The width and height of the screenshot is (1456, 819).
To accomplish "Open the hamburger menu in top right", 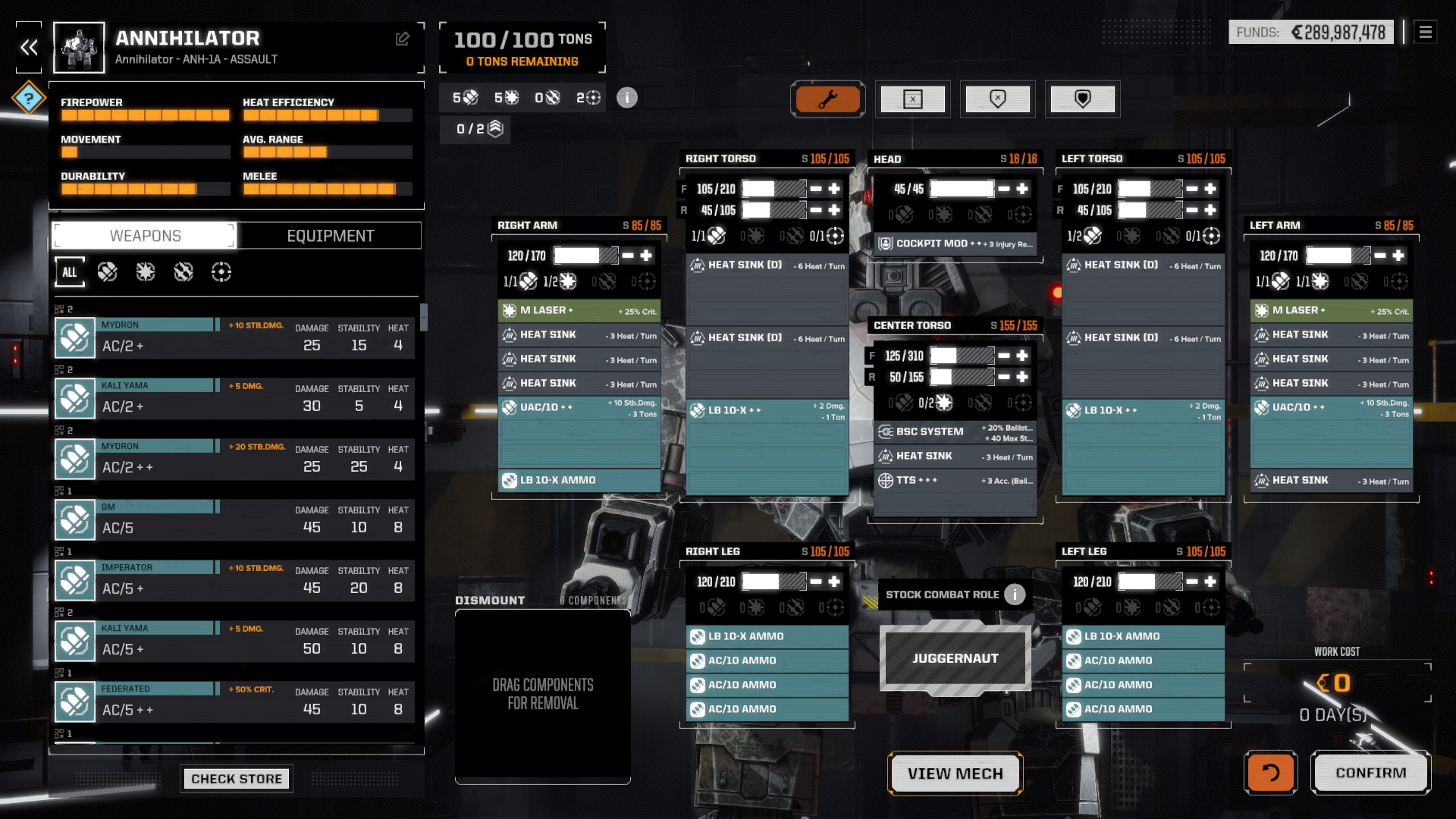I will click(1425, 33).
